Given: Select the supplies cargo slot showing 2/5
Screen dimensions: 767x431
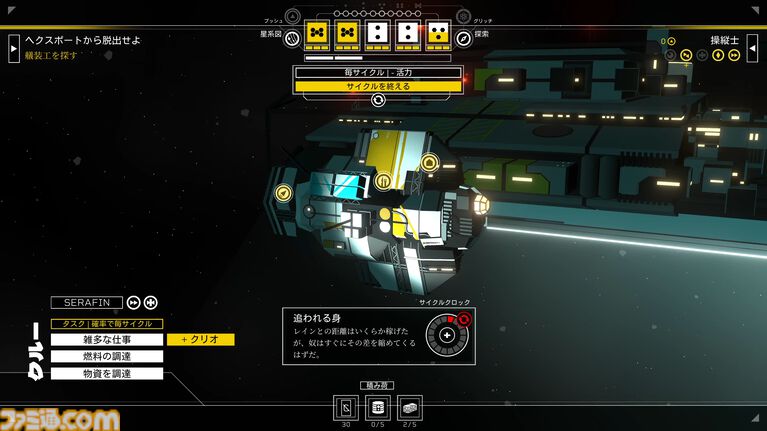Looking at the screenshot, I should point(410,407).
